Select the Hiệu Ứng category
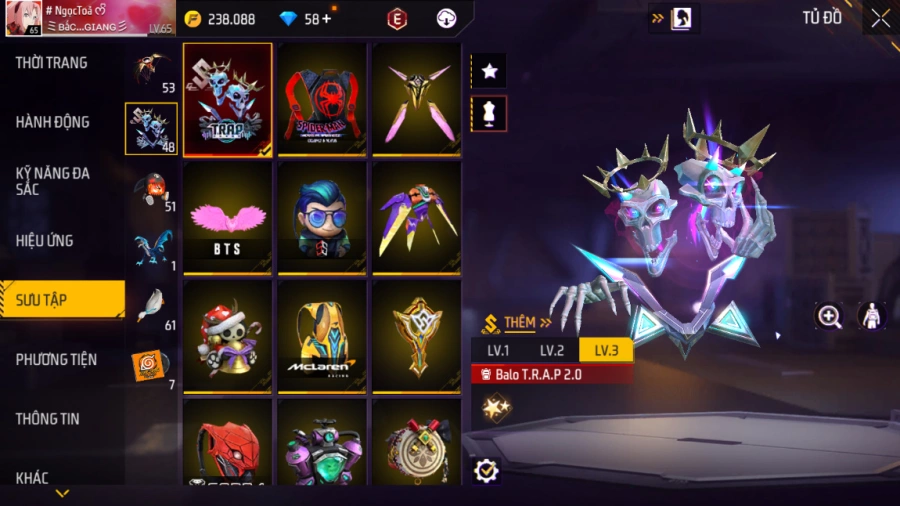This screenshot has width=900, height=506. pyautogui.click(x=45, y=240)
